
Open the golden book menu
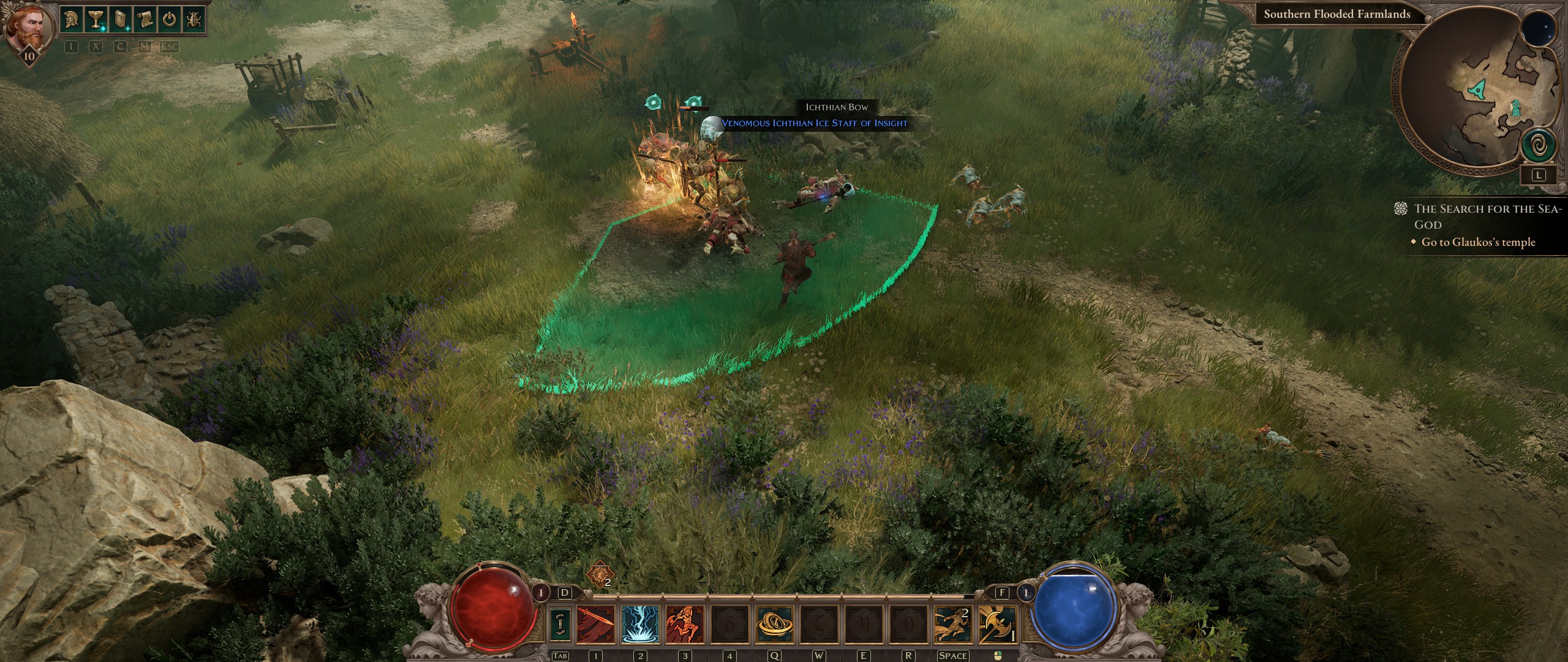coord(120,20)
